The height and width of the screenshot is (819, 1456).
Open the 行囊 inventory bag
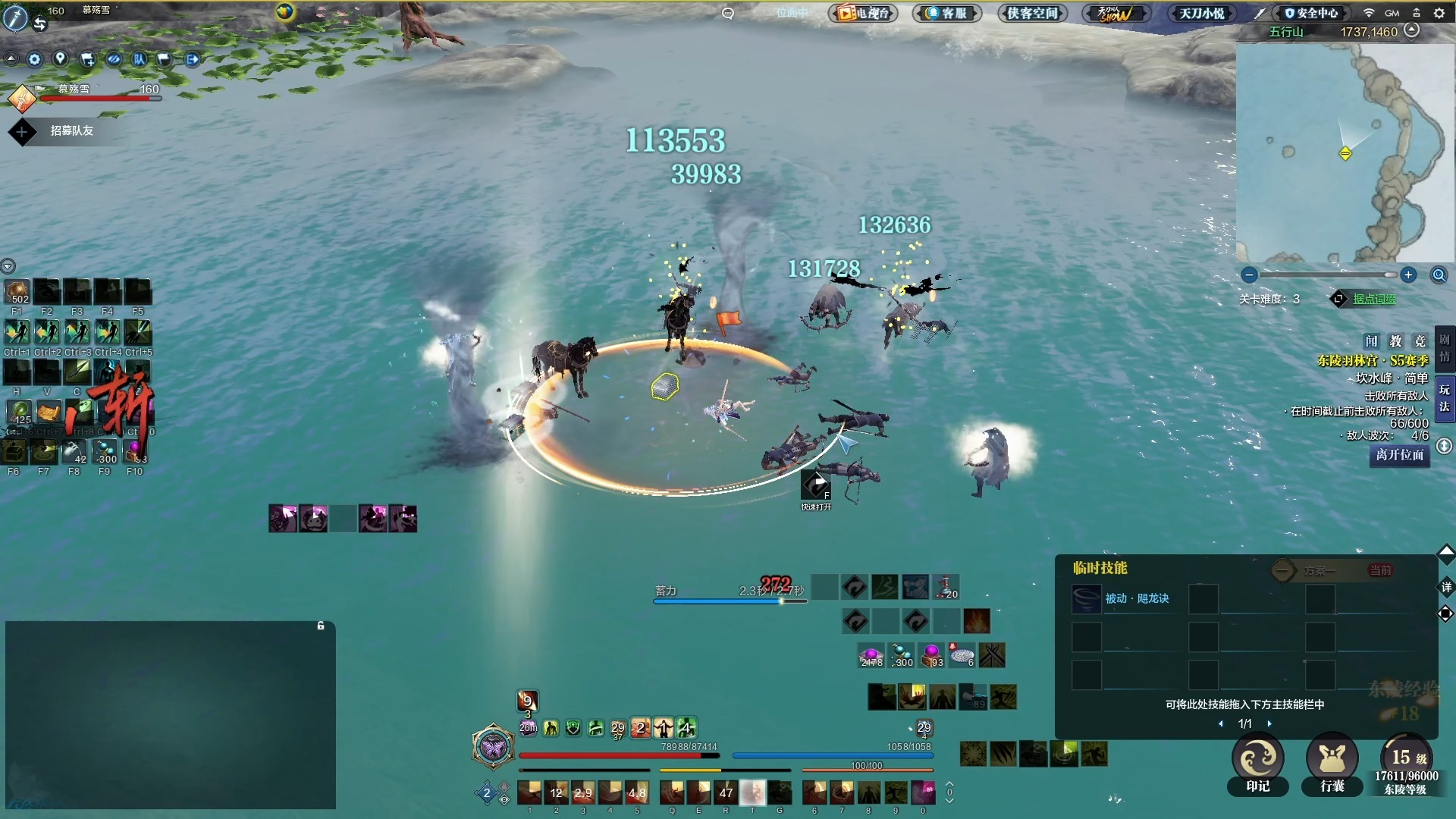(1332, 762)
